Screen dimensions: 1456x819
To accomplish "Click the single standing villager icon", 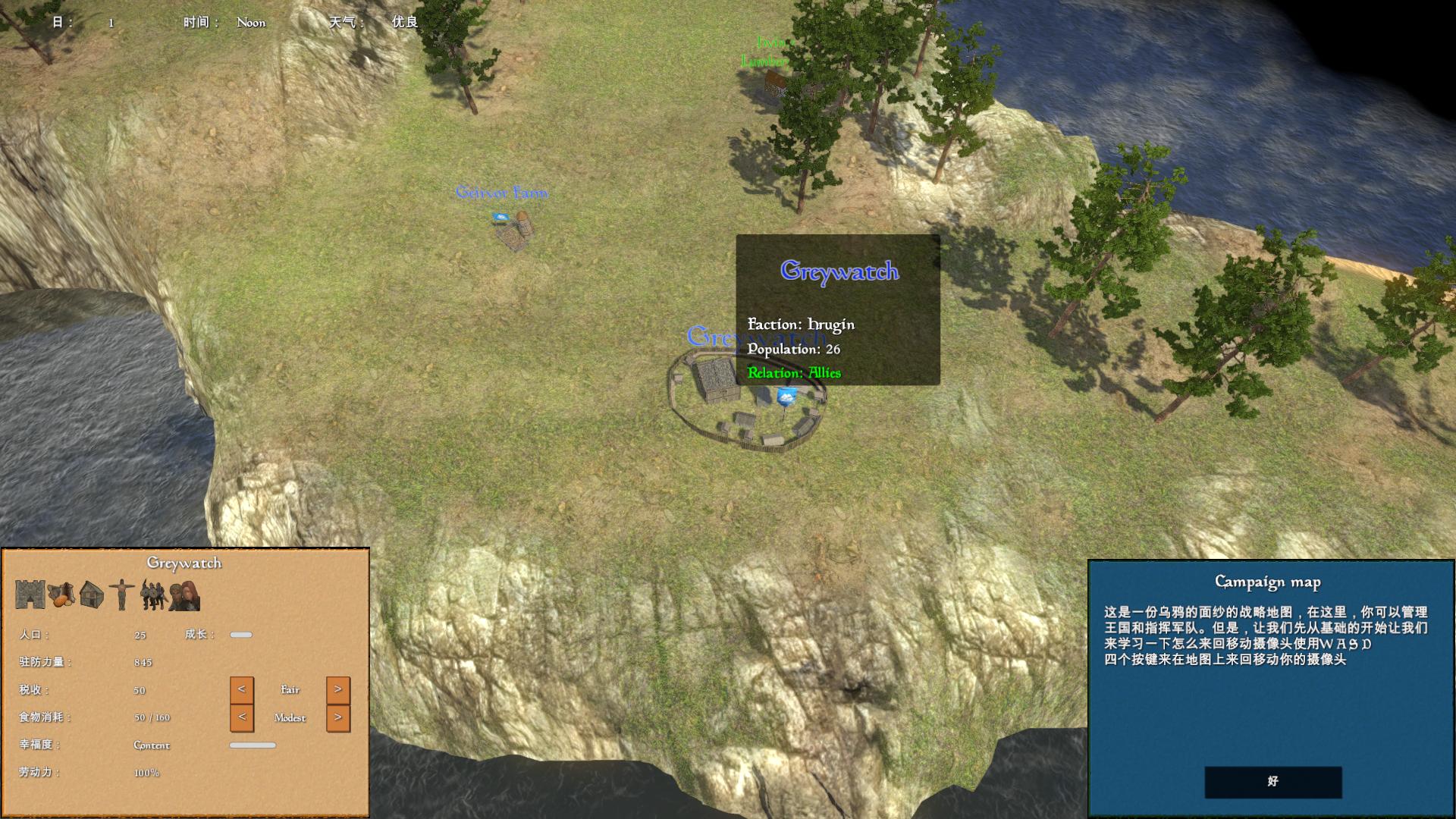I will point(121,595).
